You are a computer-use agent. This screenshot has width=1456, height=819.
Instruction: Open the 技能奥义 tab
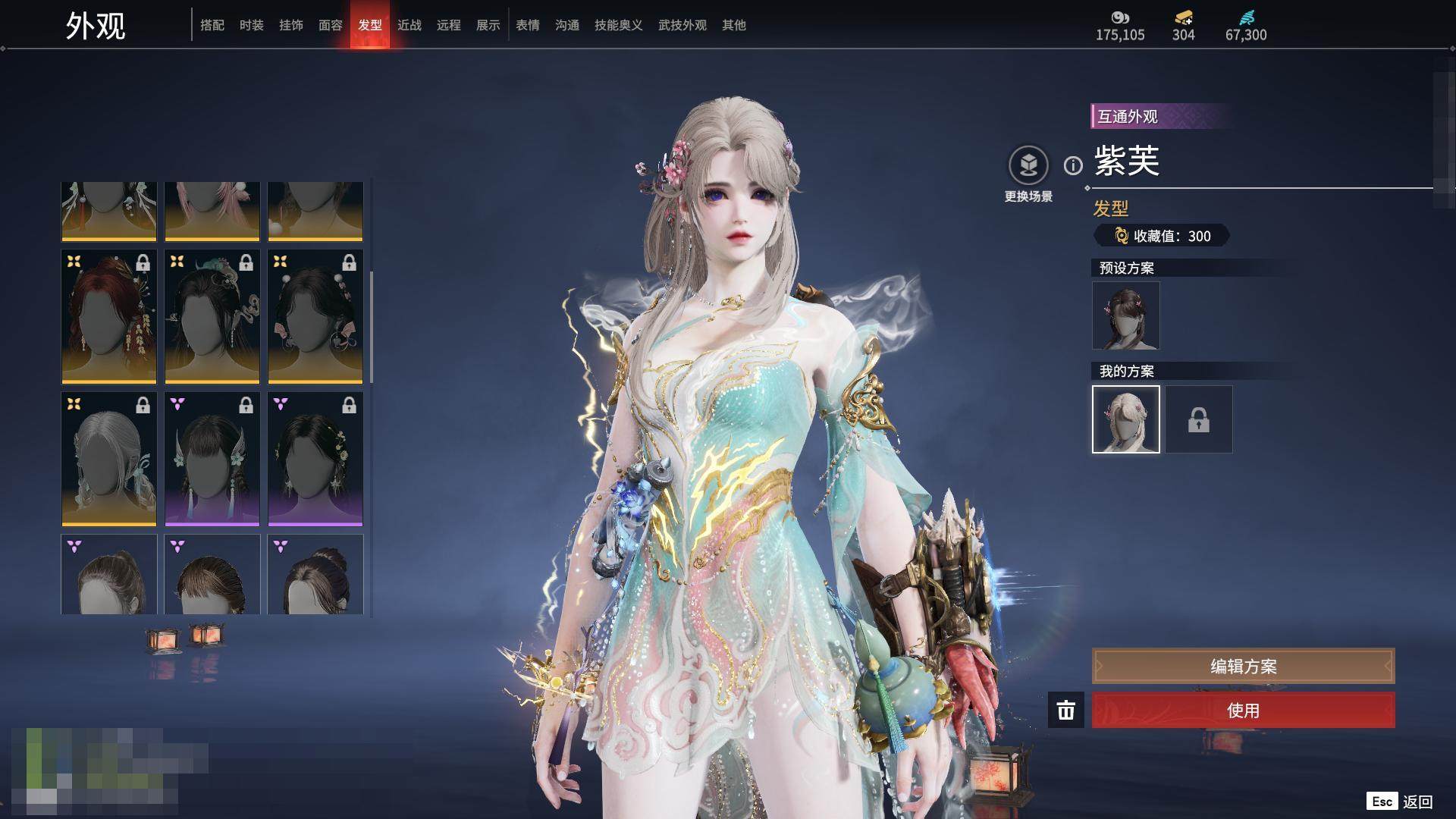618,25
